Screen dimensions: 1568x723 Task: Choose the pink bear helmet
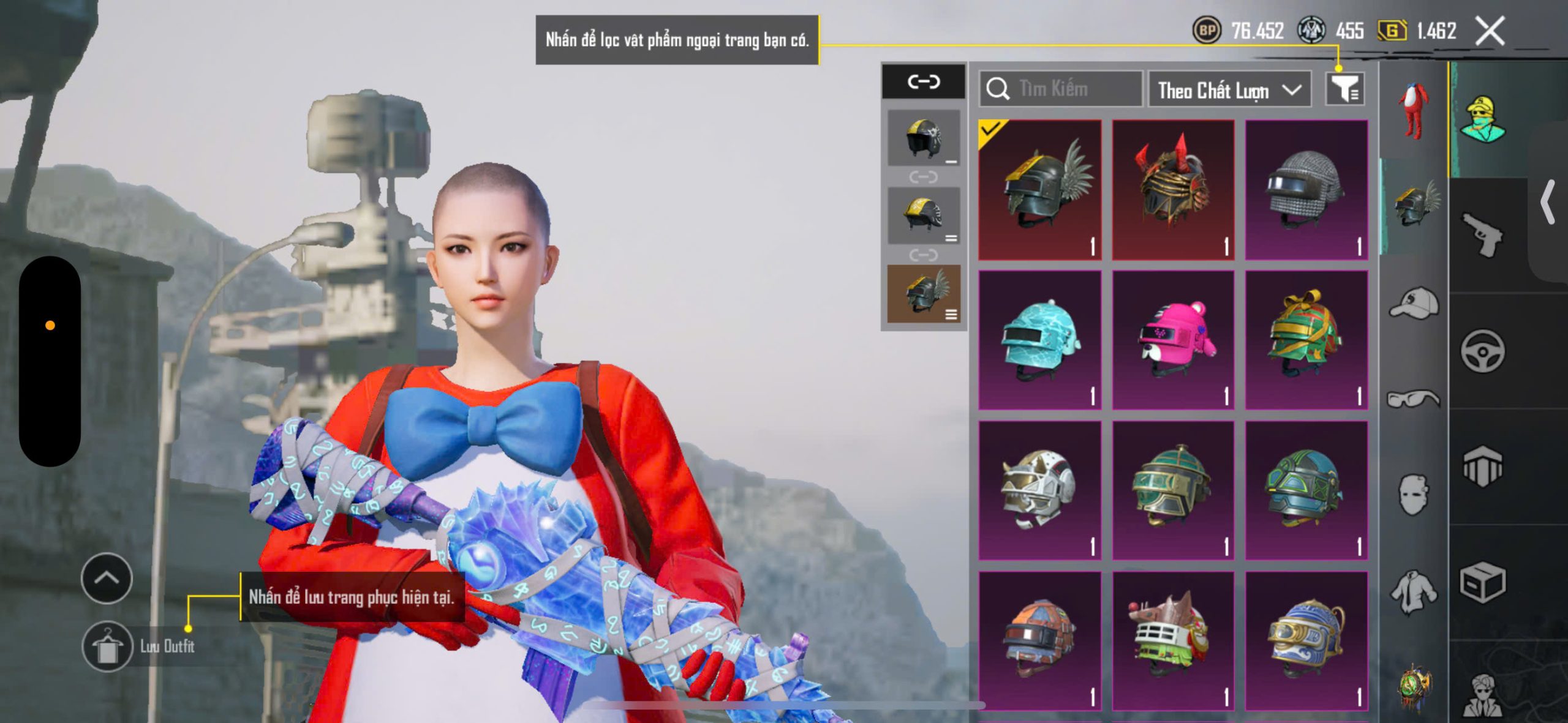coord(1173,340)
